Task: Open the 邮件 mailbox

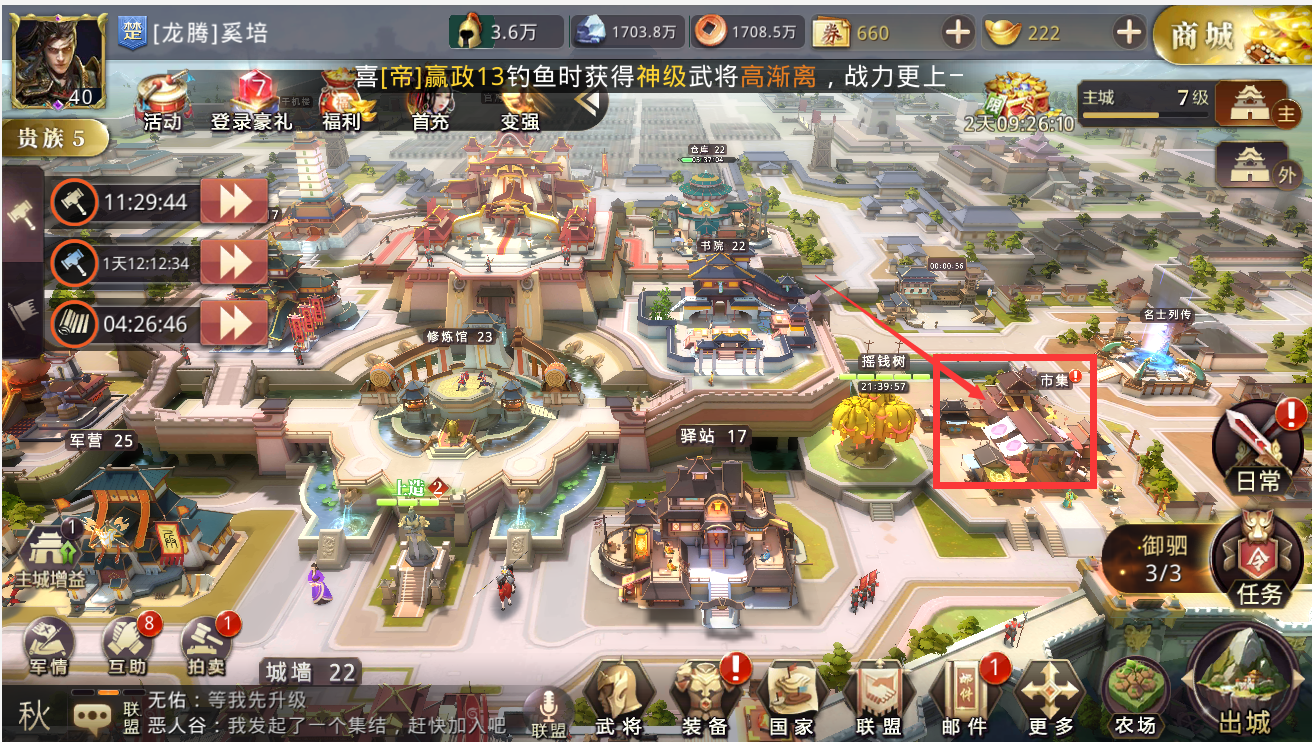Action: (x=964, y=695)
